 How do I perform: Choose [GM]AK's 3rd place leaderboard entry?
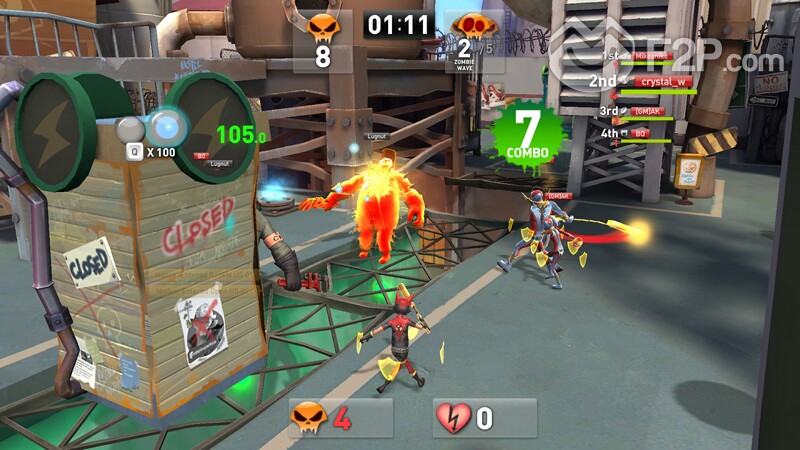pyautogui.click(x=650, y=110)
